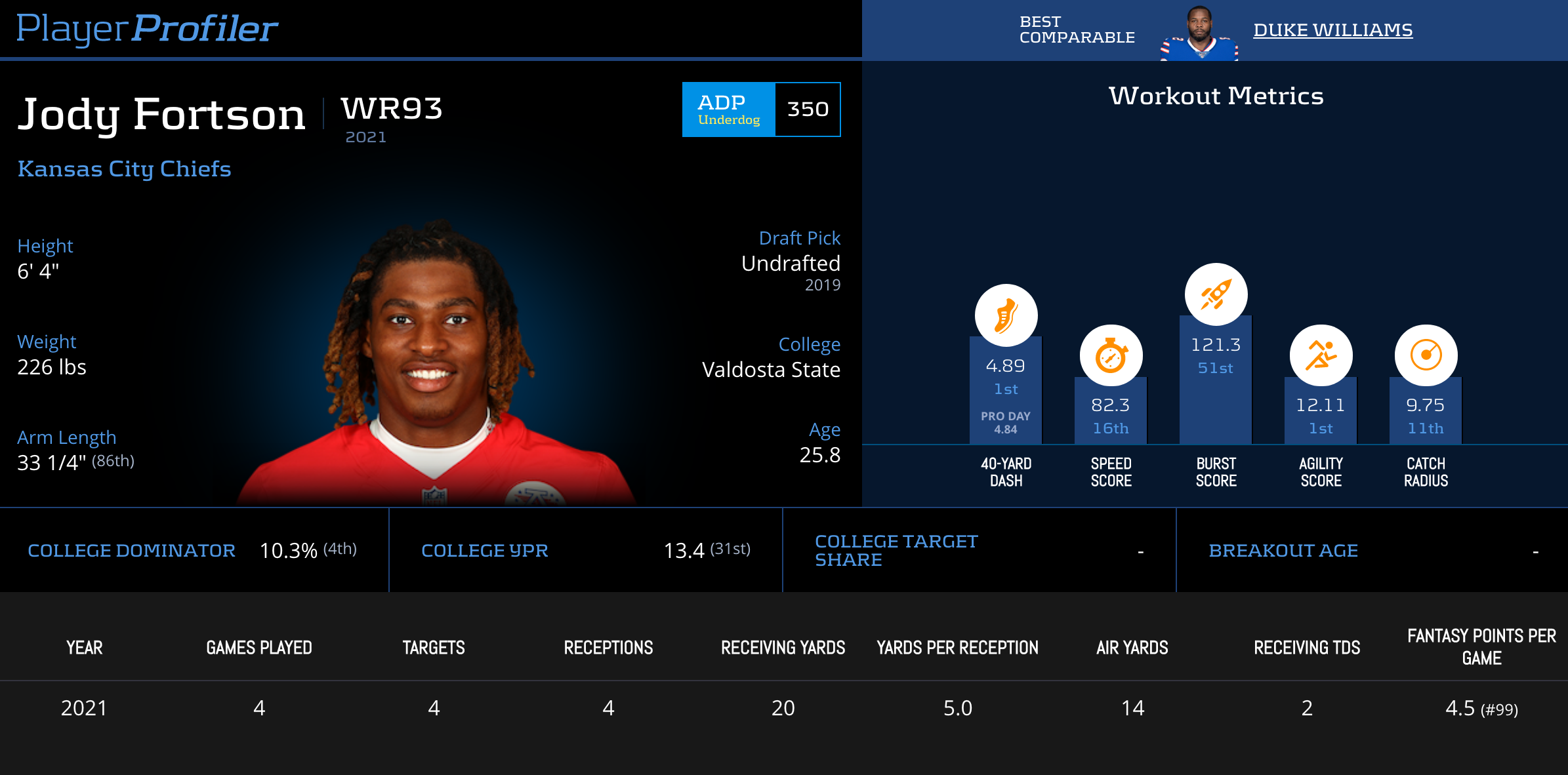This screenshot has height=775, width=1568.
Task: Select the Catch Radius target icon
Action: 1426,356
